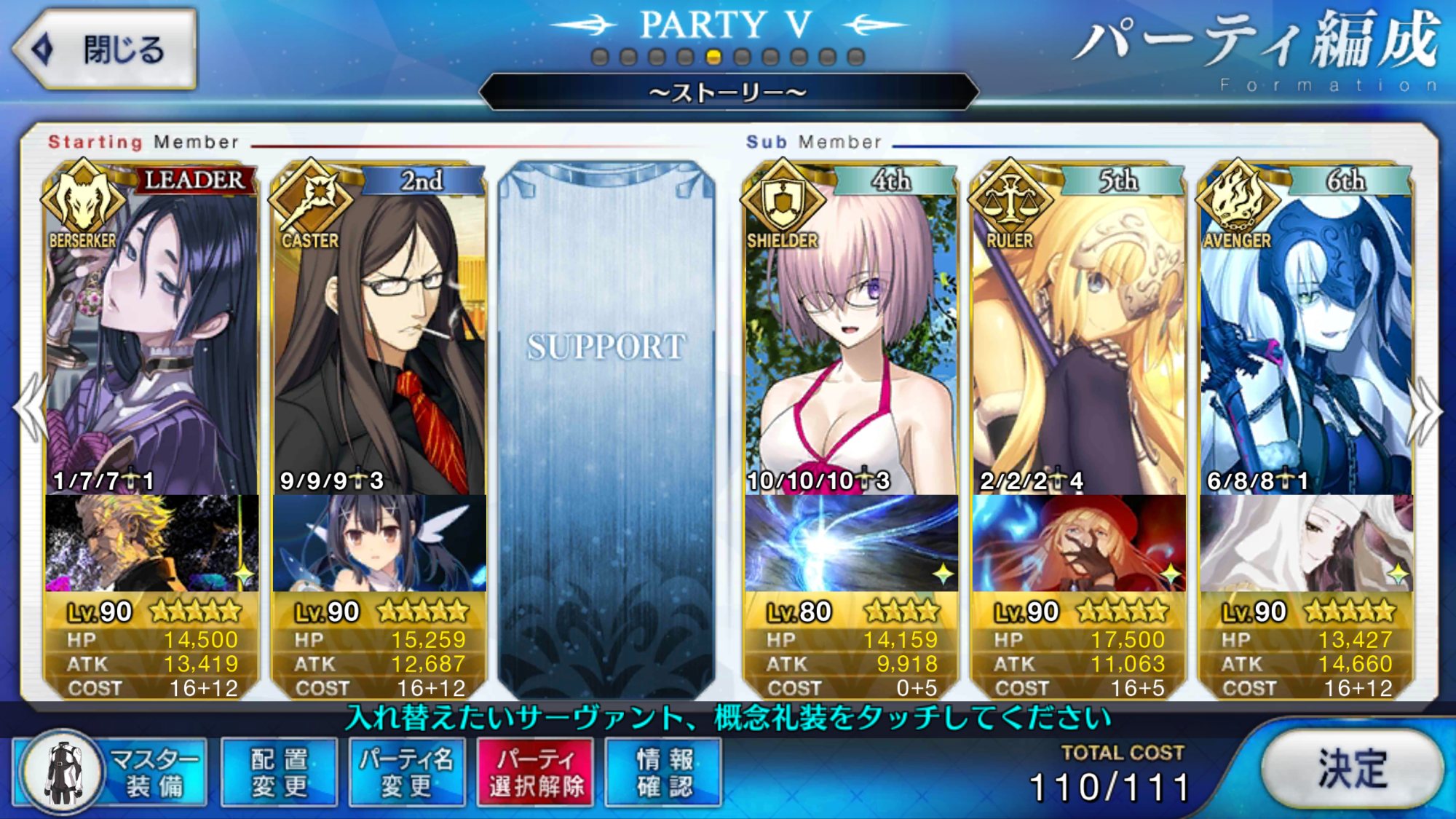This screenshot has height=819, width=1456.
Task: Switch to the next party with right arrow
Action: coord(1424,411)
